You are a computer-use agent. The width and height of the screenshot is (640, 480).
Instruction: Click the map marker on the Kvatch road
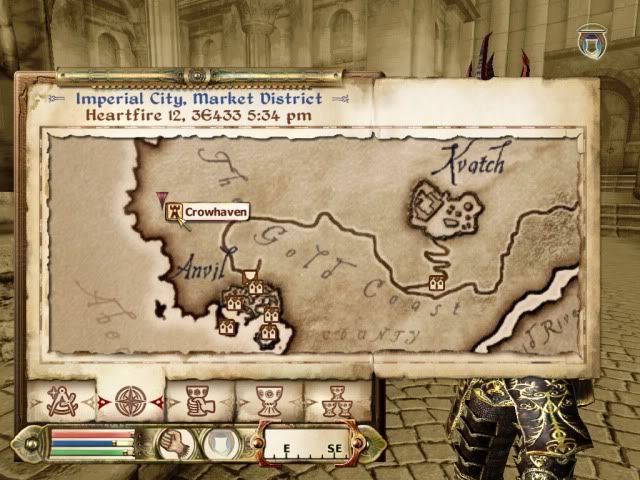pos(436,283)
